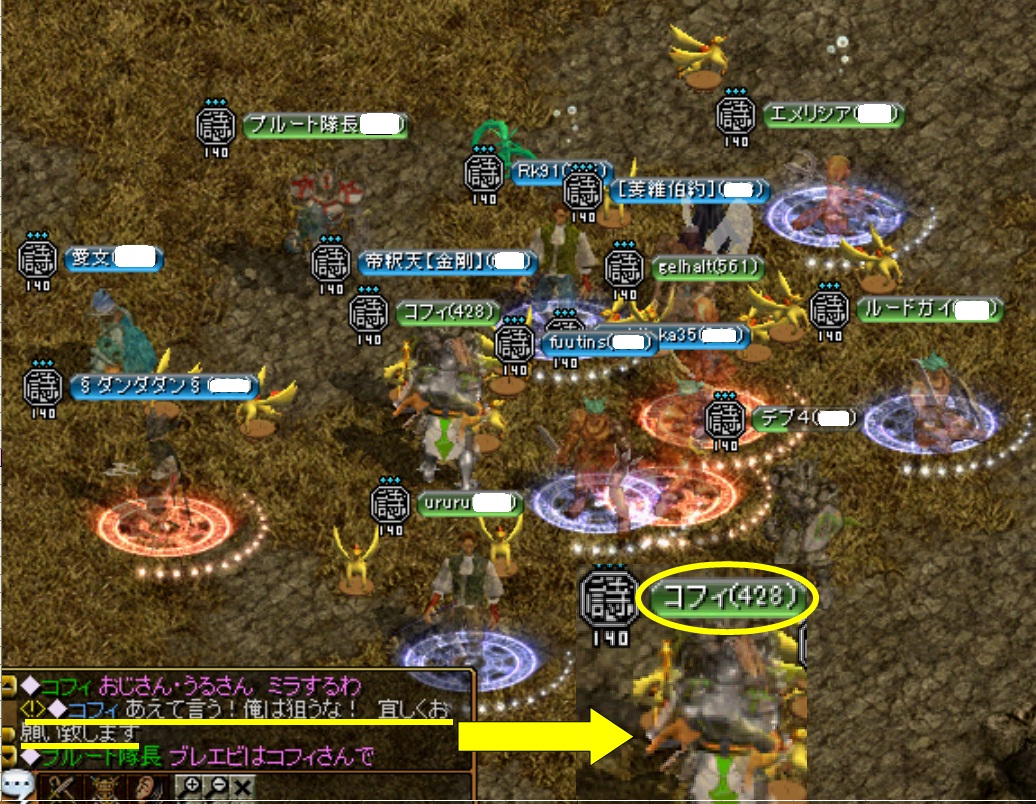This screenshot has width=1036, height=804.
Task: Choose the ururu player name tag
Action: pos(470,501)
